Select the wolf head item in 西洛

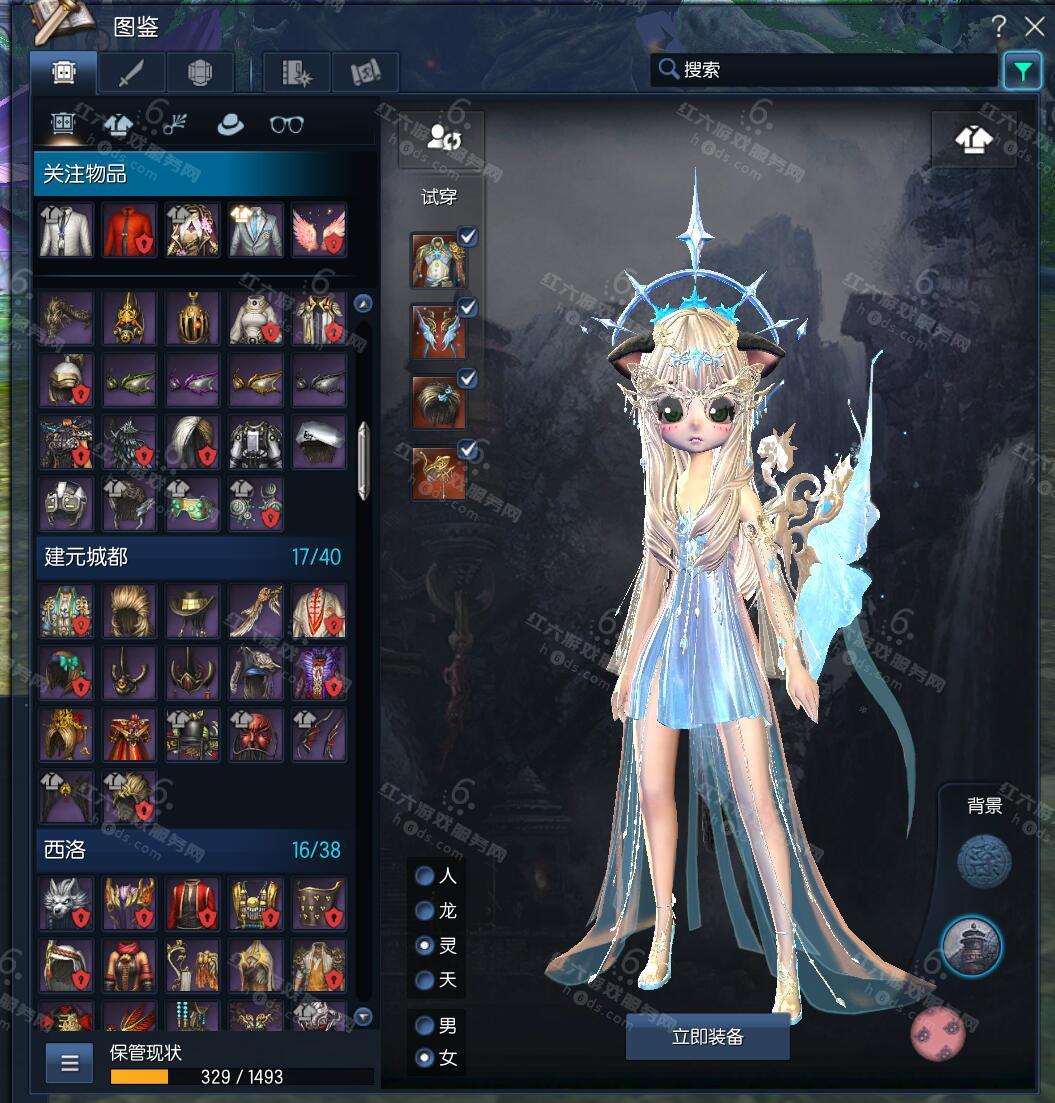(x=67, y=903)
